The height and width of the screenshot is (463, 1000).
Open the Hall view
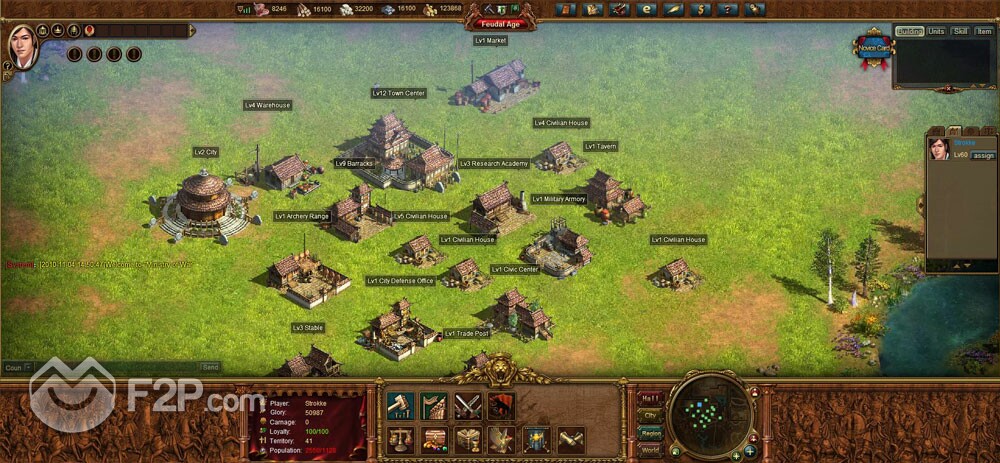point(650,397)
